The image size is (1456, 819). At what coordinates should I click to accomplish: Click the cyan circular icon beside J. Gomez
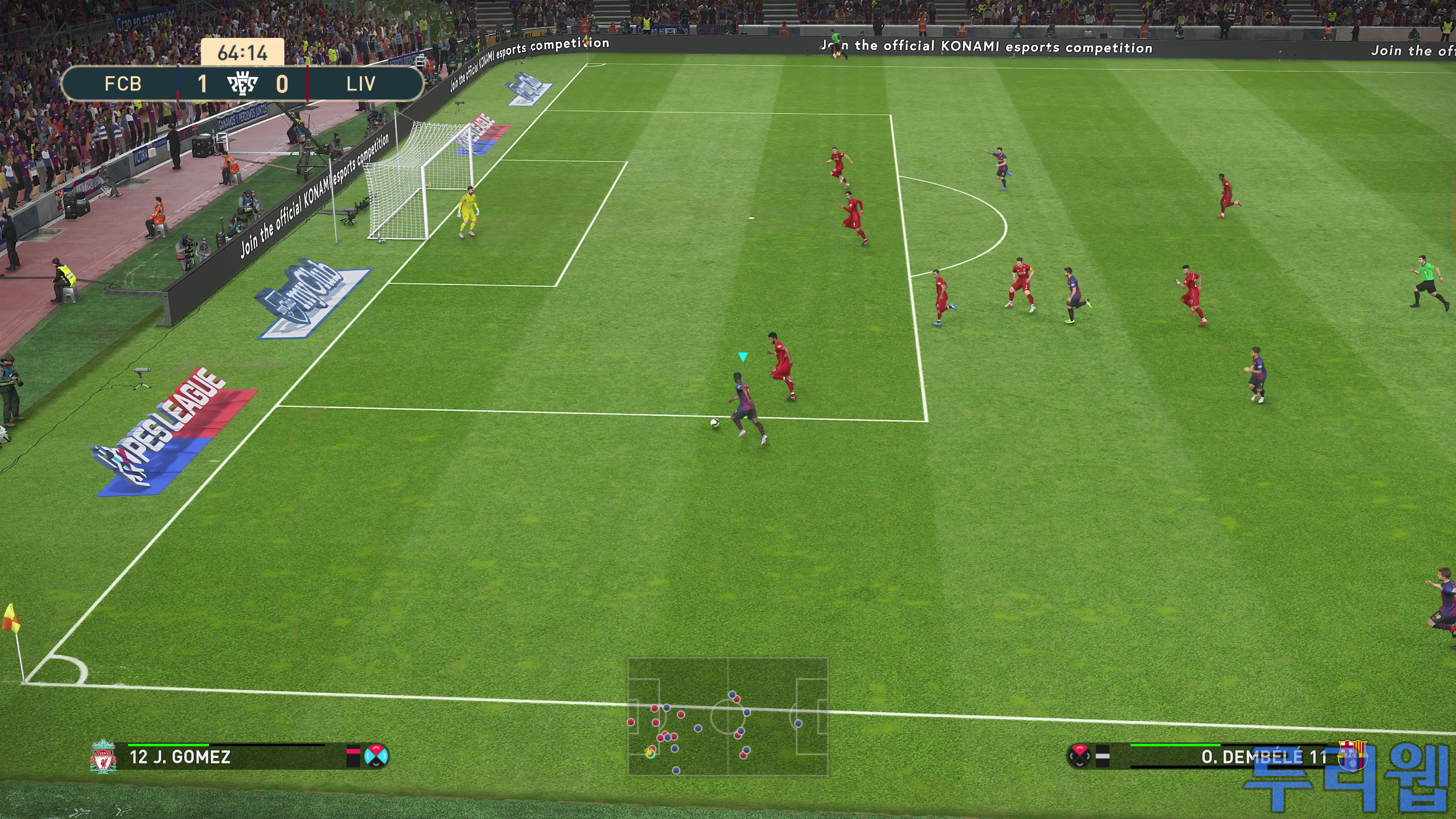coord(377,756)
